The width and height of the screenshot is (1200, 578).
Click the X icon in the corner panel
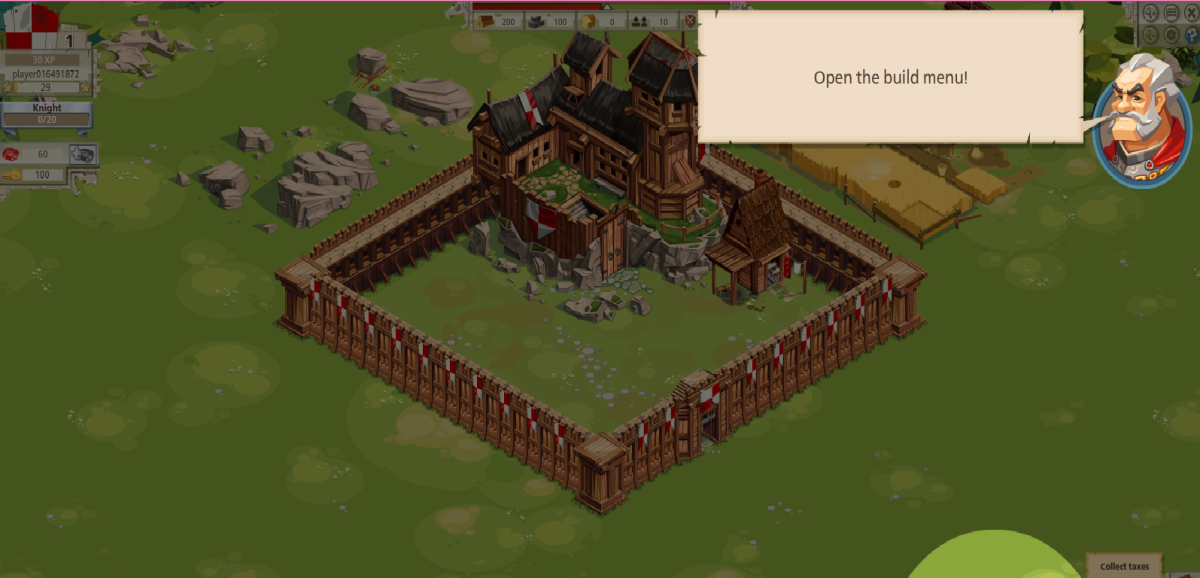click(1192, 13)
